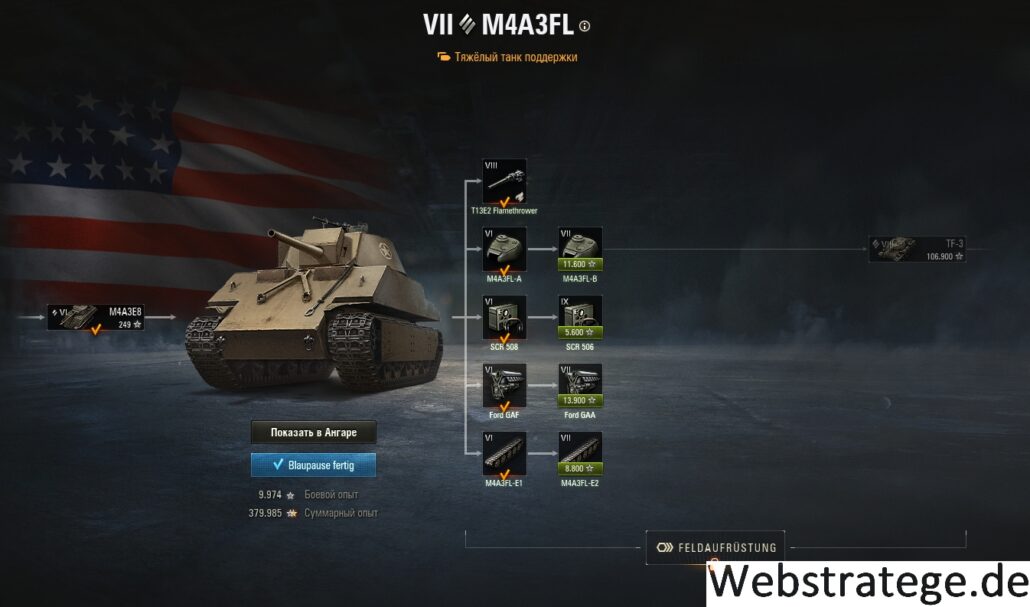Image resolution: width=1030 pixels, height=607 pixels.
Task: Research the SCR 506 radio
Action: (580, 317)
